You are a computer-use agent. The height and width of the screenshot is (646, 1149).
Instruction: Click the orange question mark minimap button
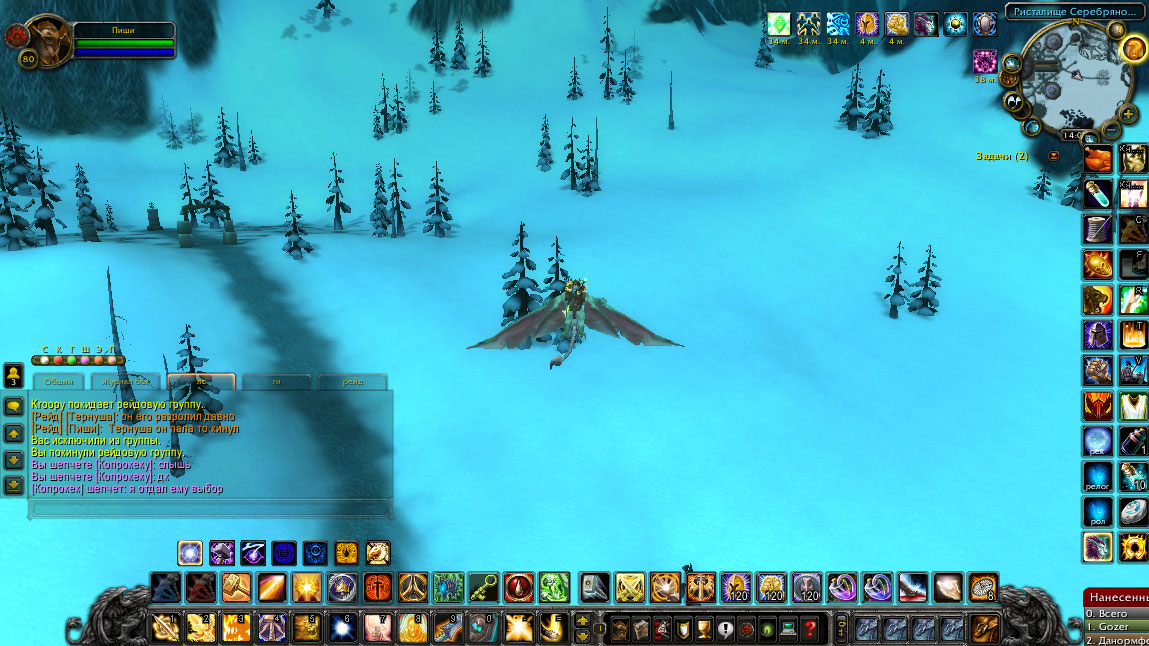click(1133, 48)
